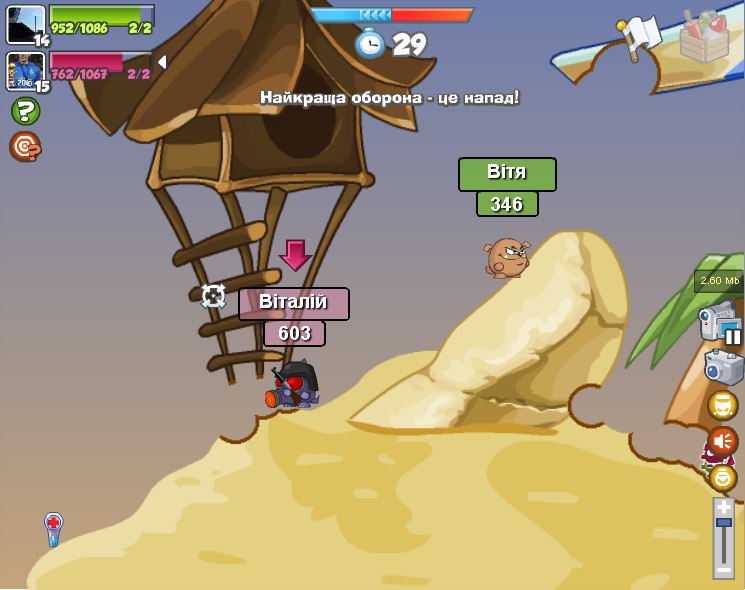
Task: Click the yellow smiley emote button
Action: (x=722, y=477)
